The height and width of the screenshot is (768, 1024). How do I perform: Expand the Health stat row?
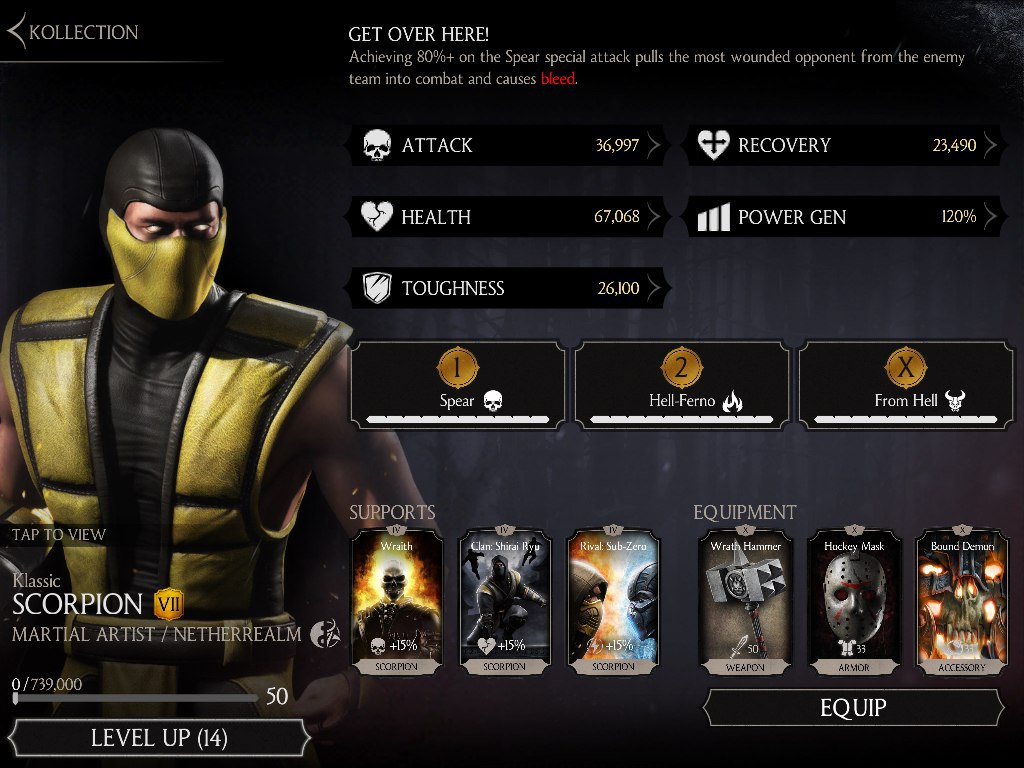coord(510,217)
